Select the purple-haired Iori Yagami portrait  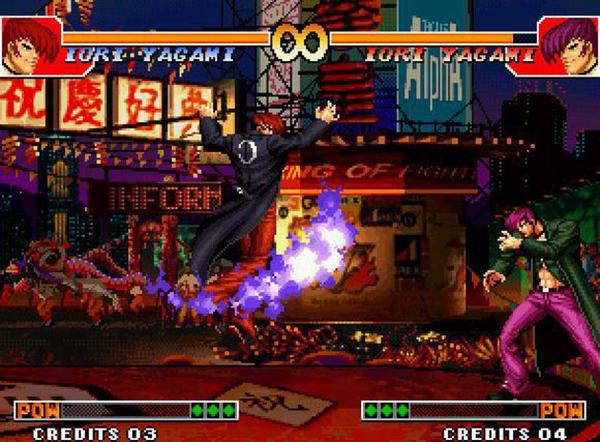click(570, 42)
